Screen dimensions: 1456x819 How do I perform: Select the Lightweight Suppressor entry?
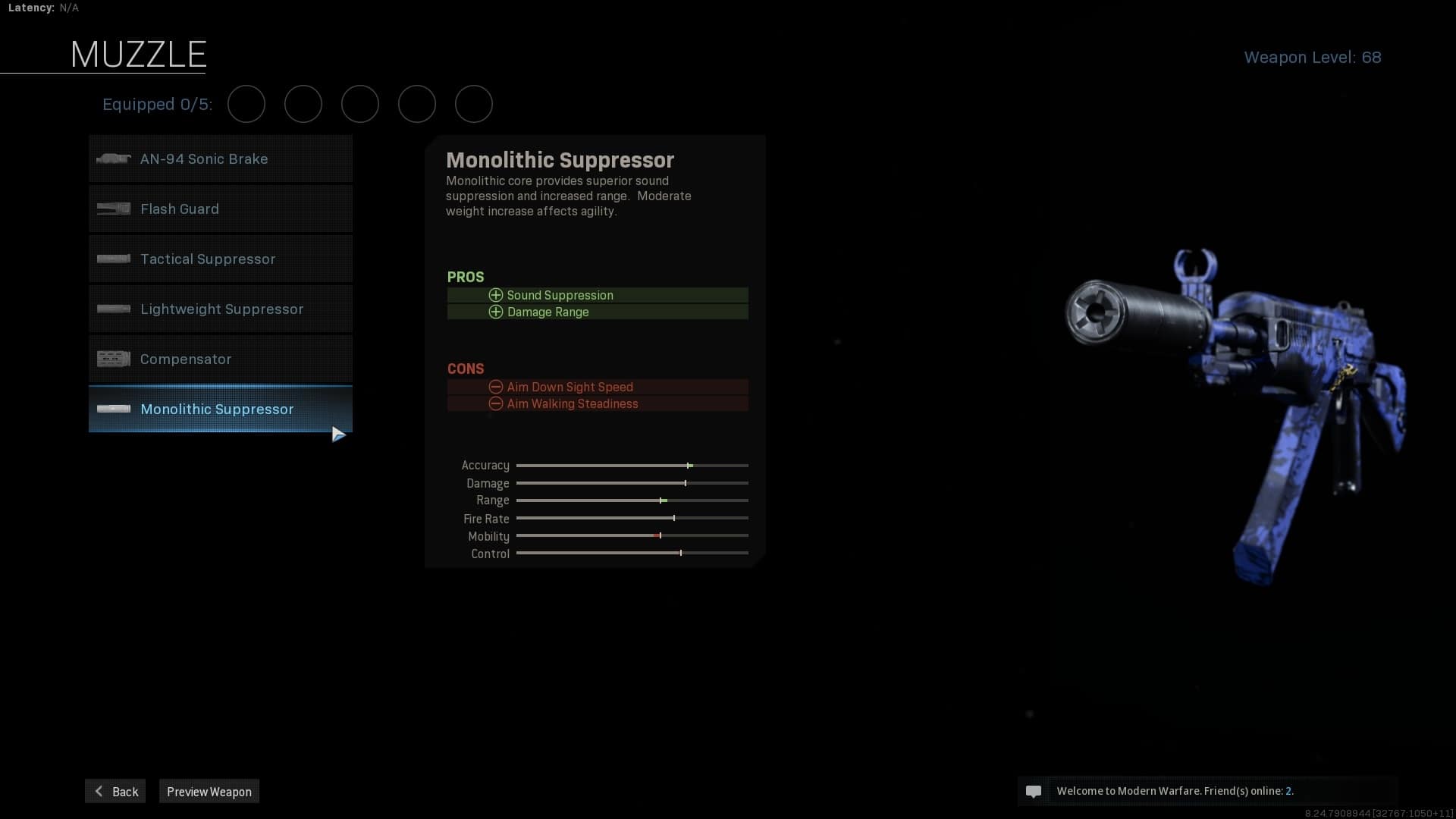(220, 309)
